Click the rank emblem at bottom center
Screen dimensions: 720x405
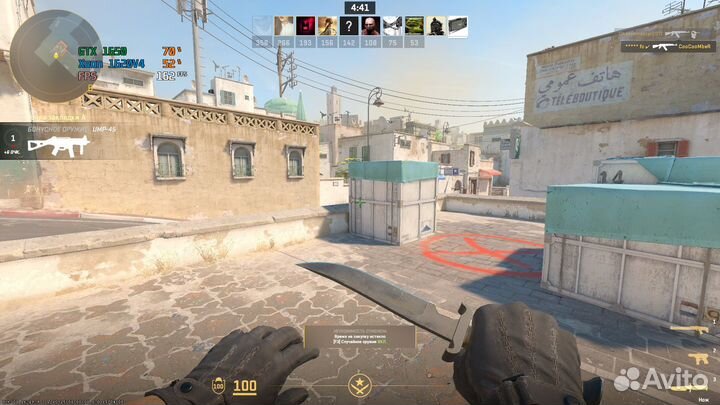[x=359, y=385]
